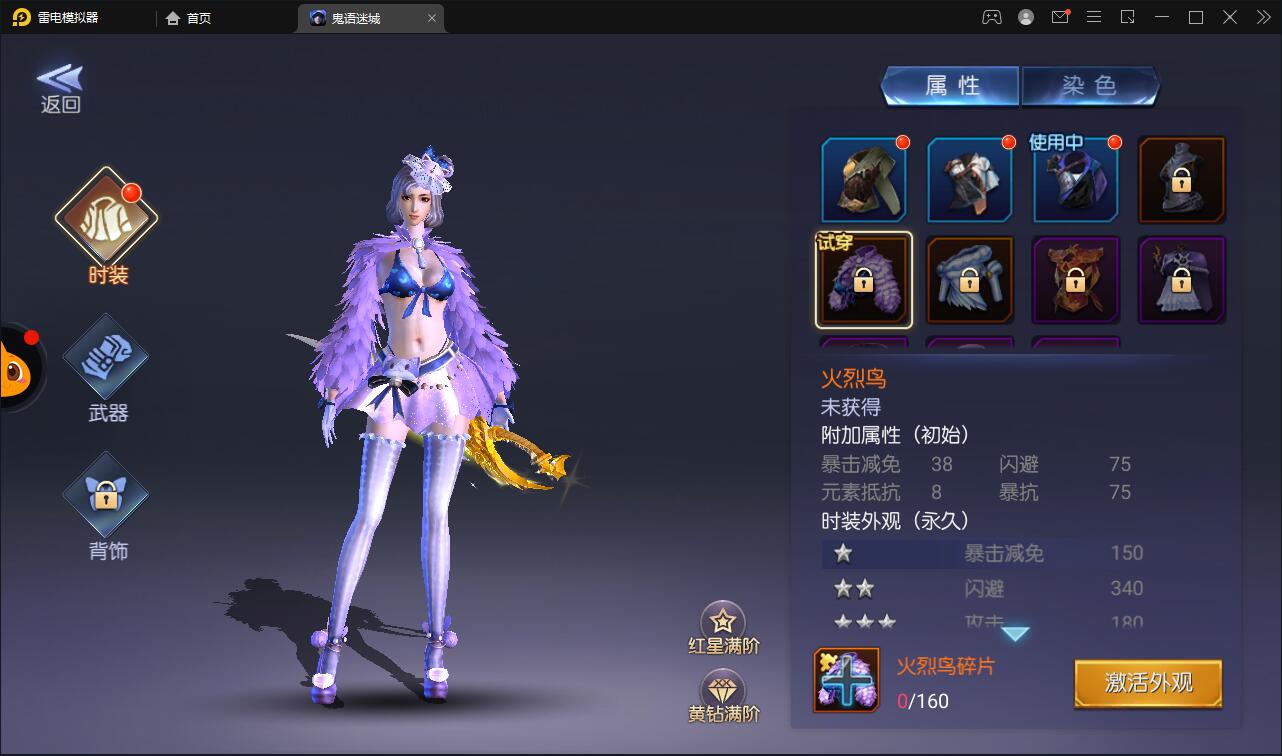The image size is (1282, 756).
Task: Activate the outfit with 激活外观 button
Action: (1148, 684)
